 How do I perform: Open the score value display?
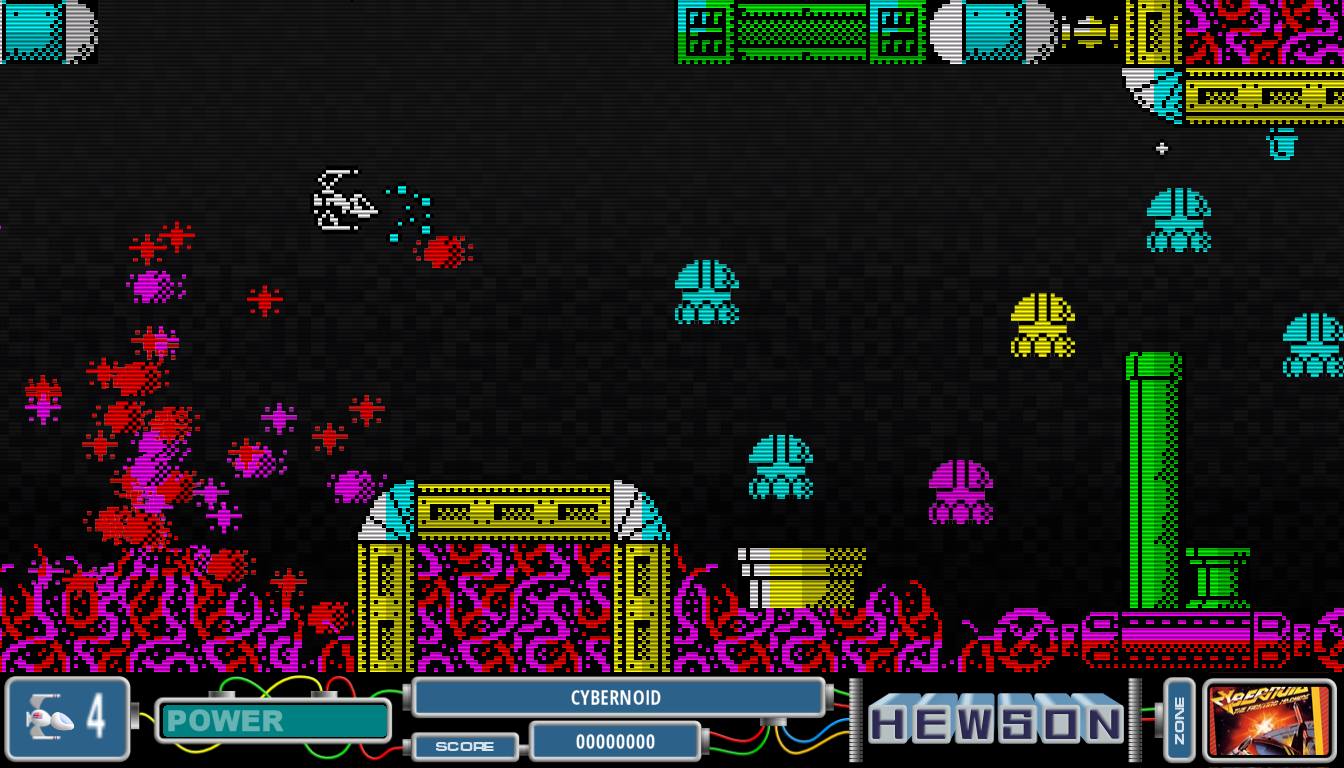[x=615, y=742]
